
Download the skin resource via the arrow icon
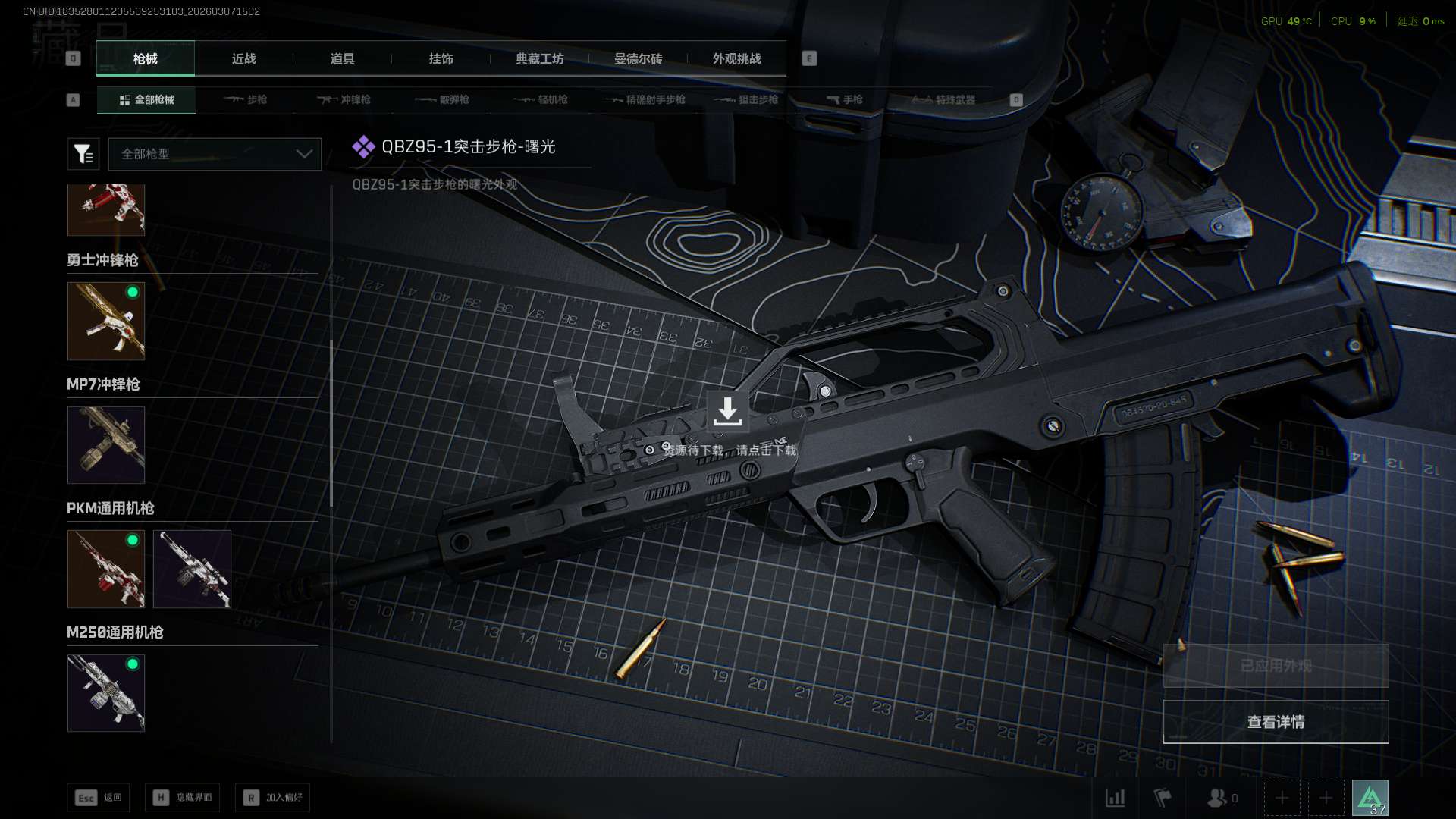pos(727,411)
